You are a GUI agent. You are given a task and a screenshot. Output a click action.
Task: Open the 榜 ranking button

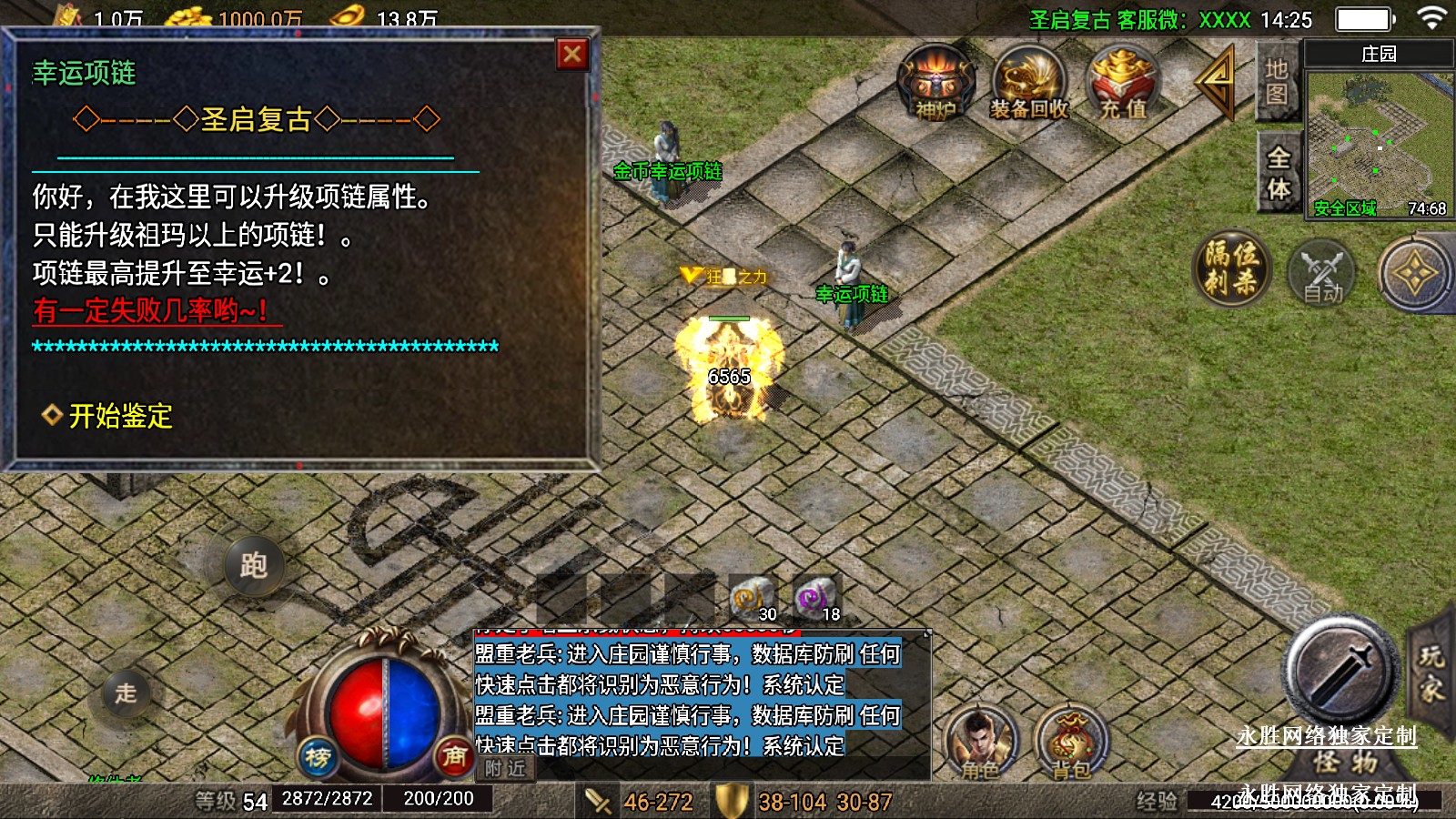(x=318, y=755)
